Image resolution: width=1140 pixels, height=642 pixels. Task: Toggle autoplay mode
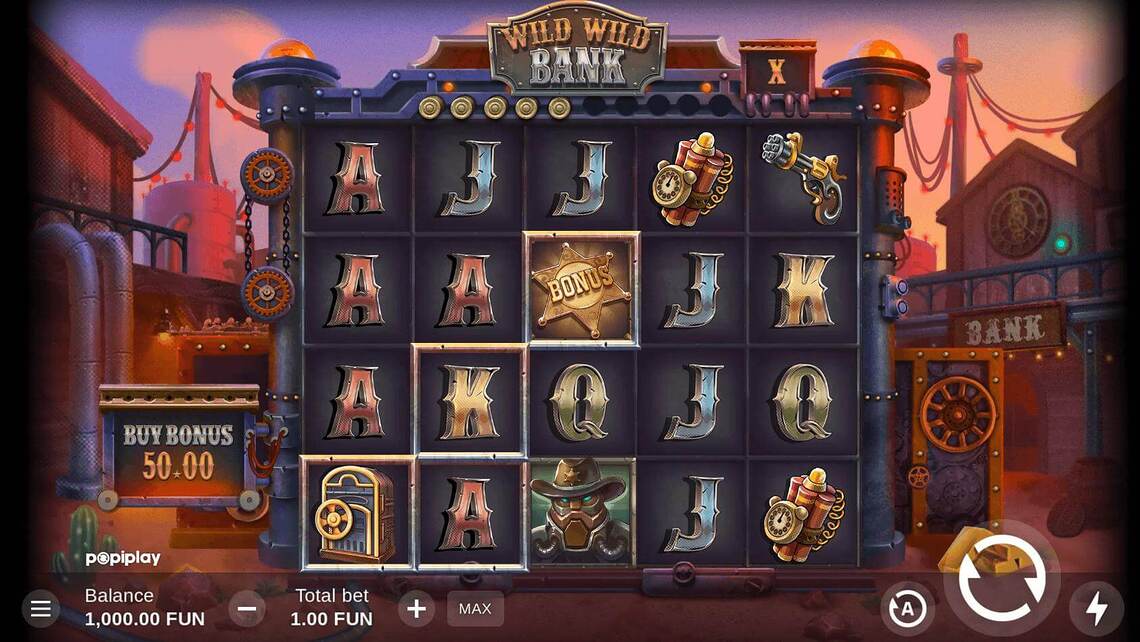(x=907, y=607)
